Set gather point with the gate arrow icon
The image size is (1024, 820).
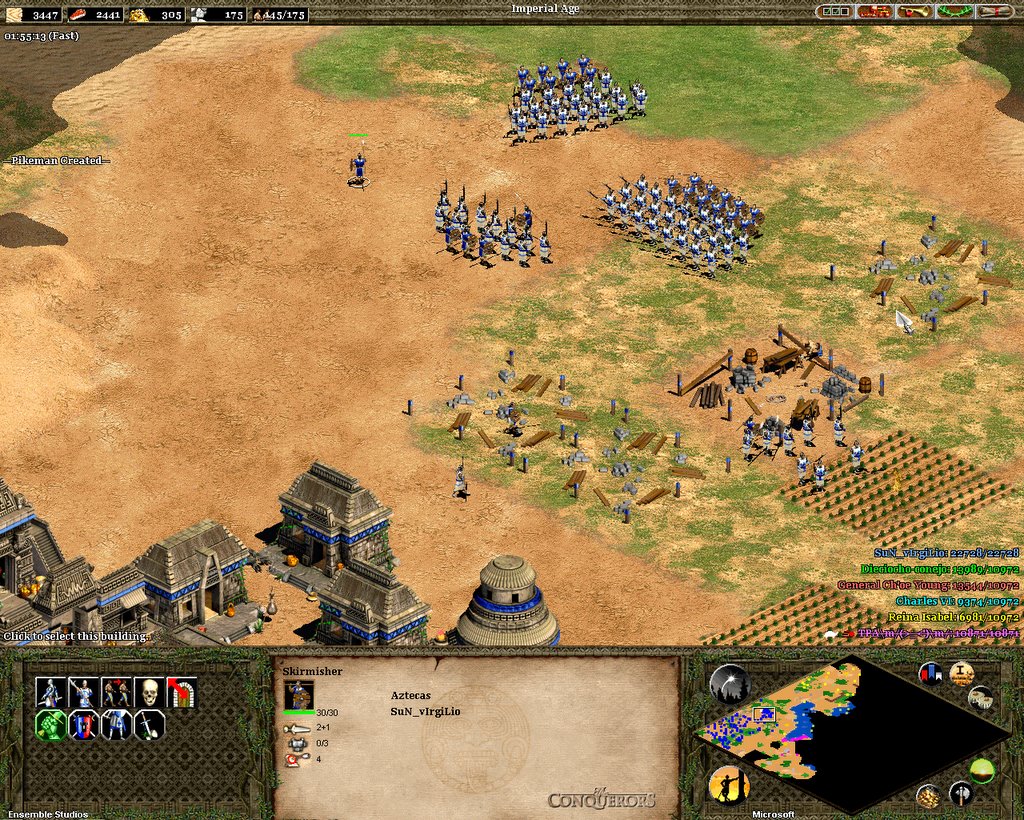tap(183, 692)
